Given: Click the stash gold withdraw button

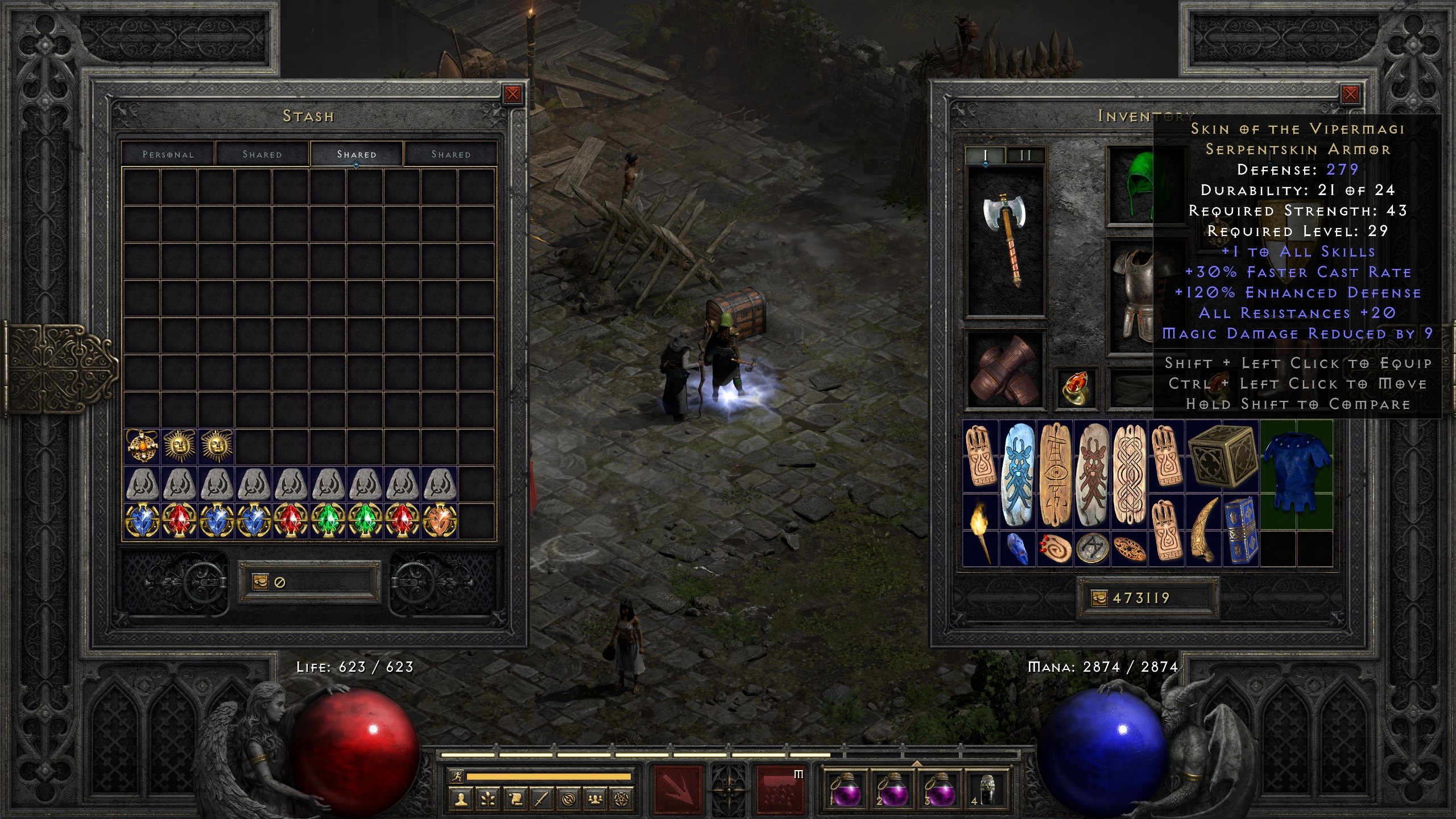Looking at the screenshot, I should (x=260, y=582).
